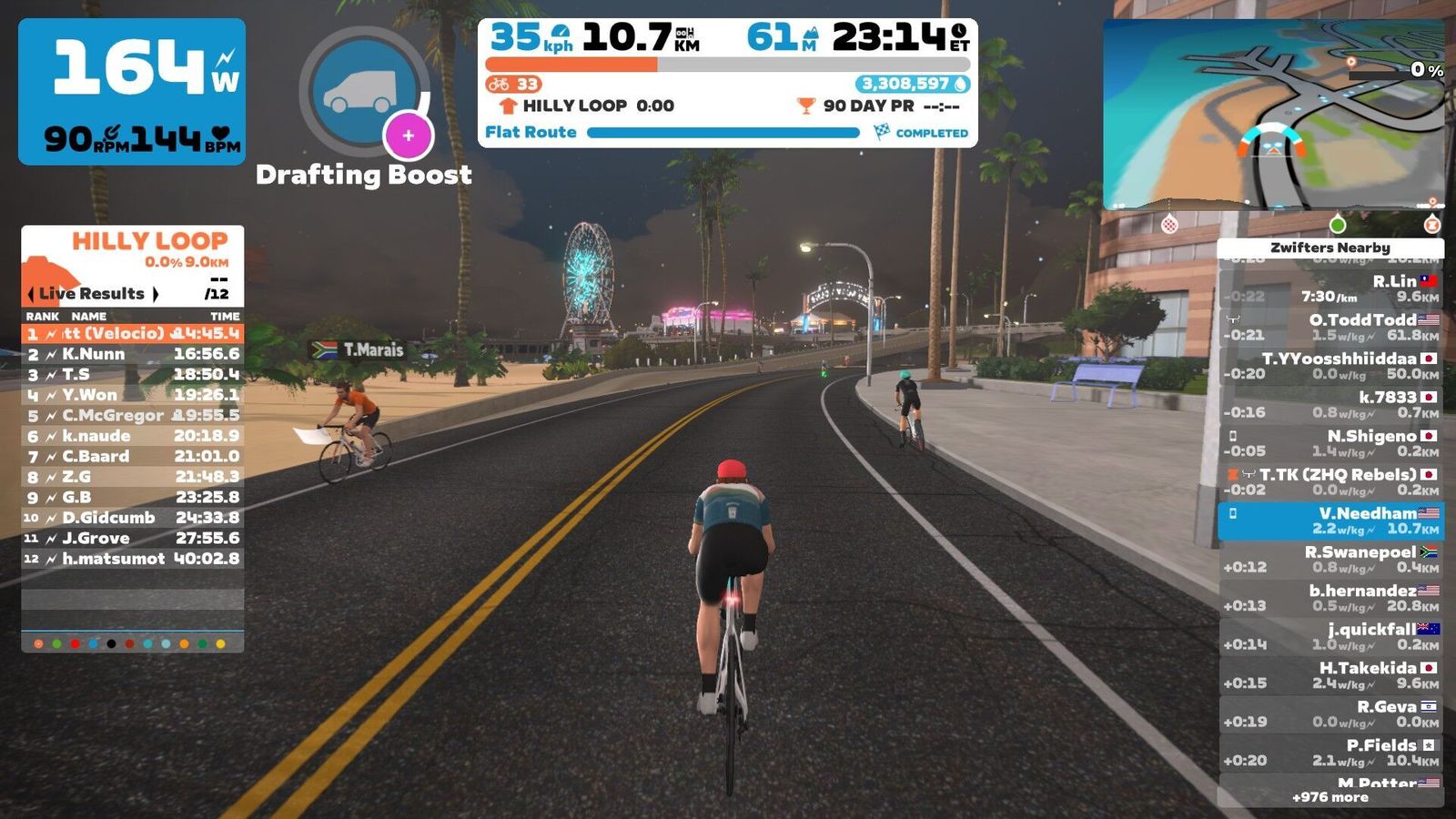Select highlighted V.Needham rider row

[x=1330, y=521]
